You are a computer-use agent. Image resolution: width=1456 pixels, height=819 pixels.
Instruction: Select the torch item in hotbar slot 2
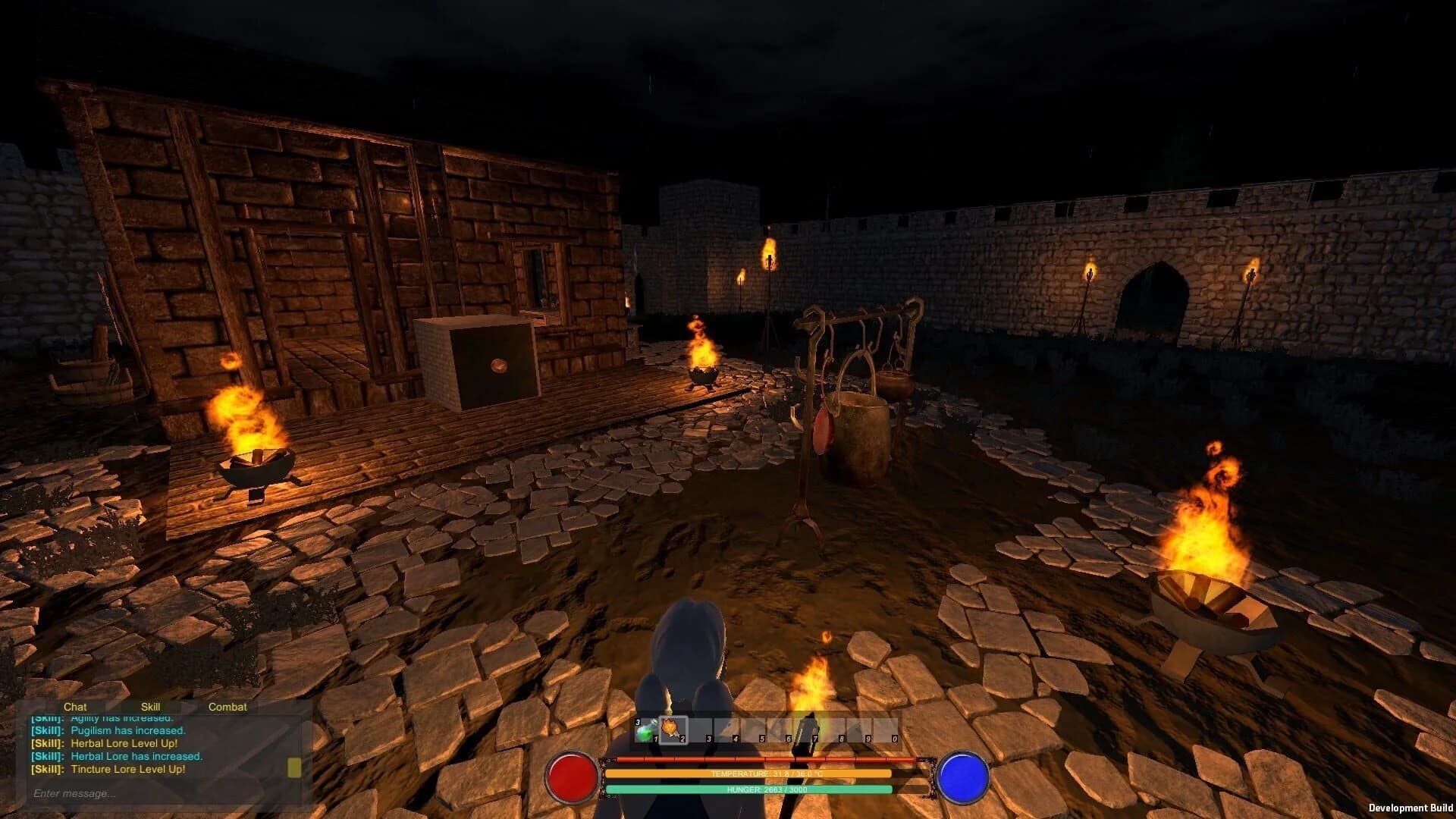672,730
